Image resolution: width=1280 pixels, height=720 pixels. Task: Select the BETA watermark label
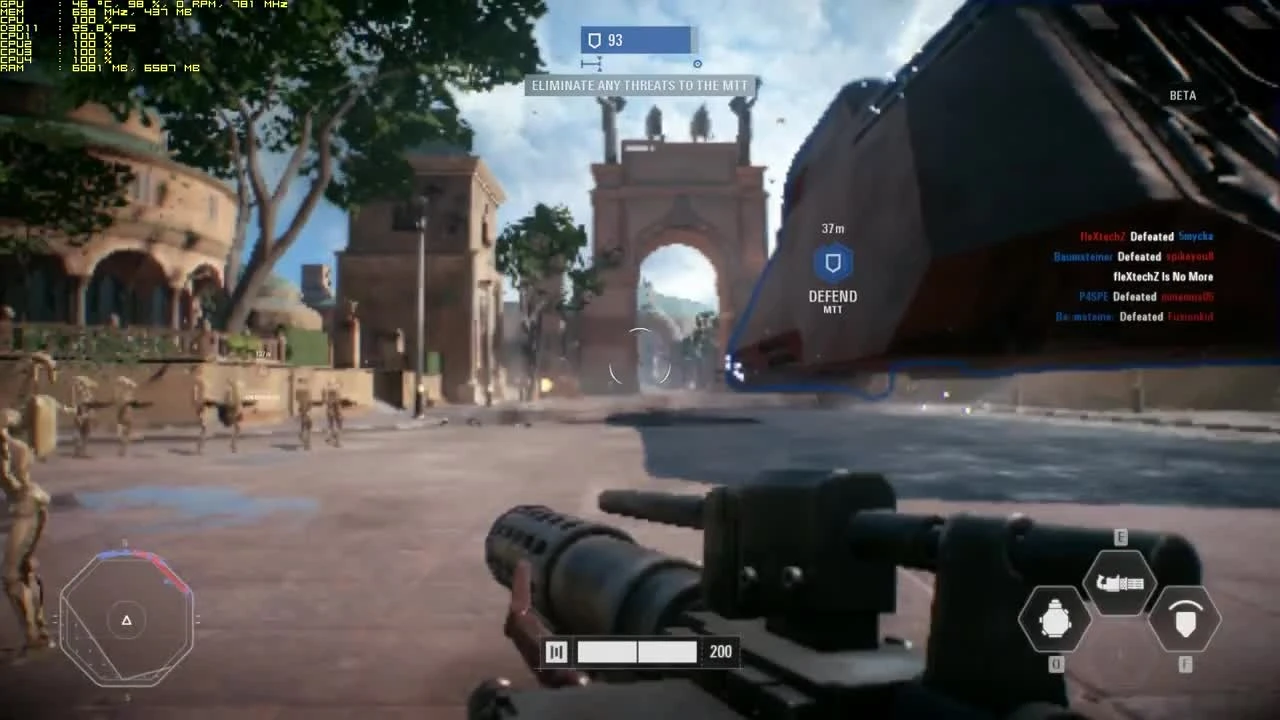(1183, 95)
